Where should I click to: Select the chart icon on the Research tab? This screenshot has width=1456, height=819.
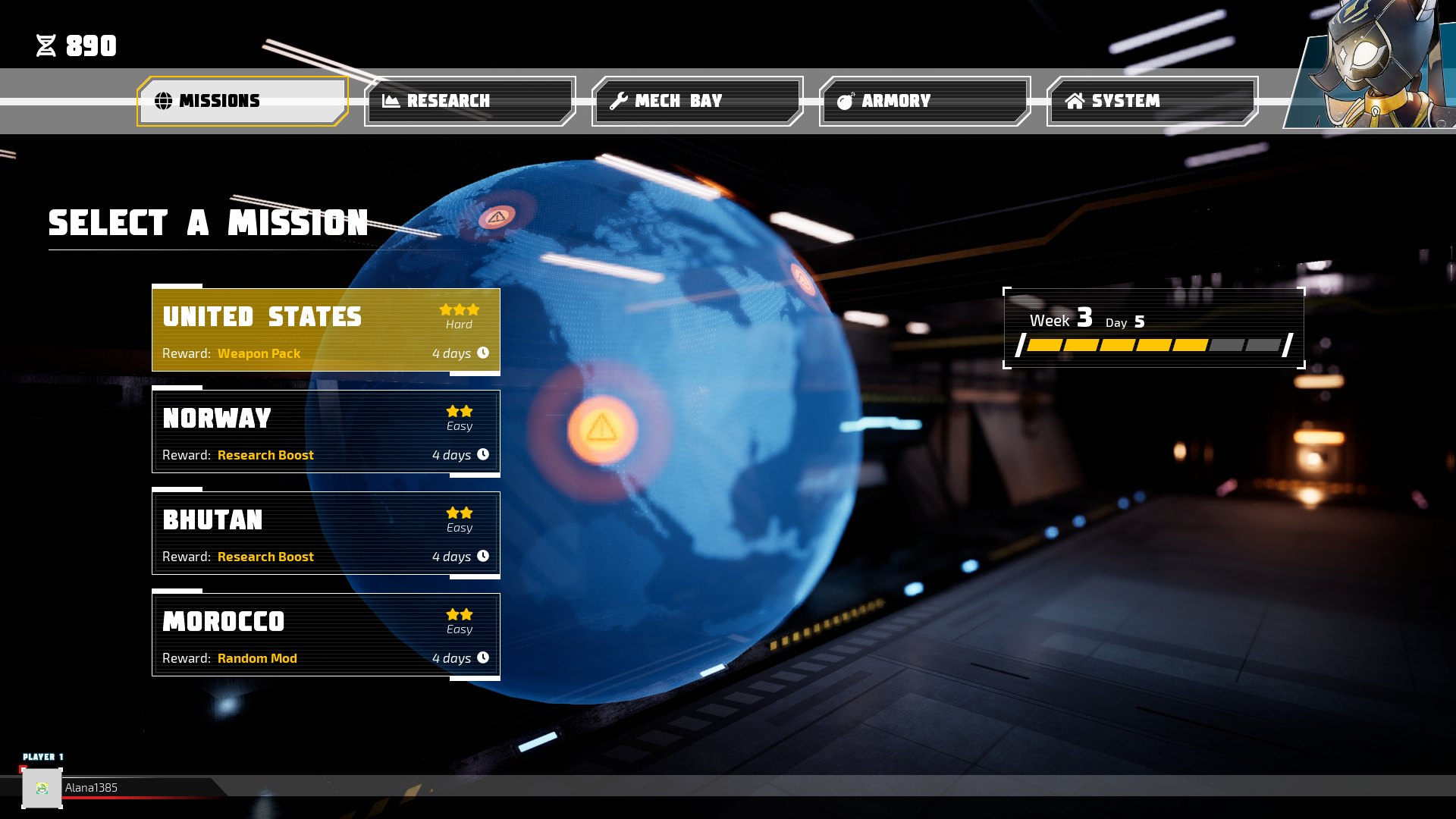(x=391, y=99)
